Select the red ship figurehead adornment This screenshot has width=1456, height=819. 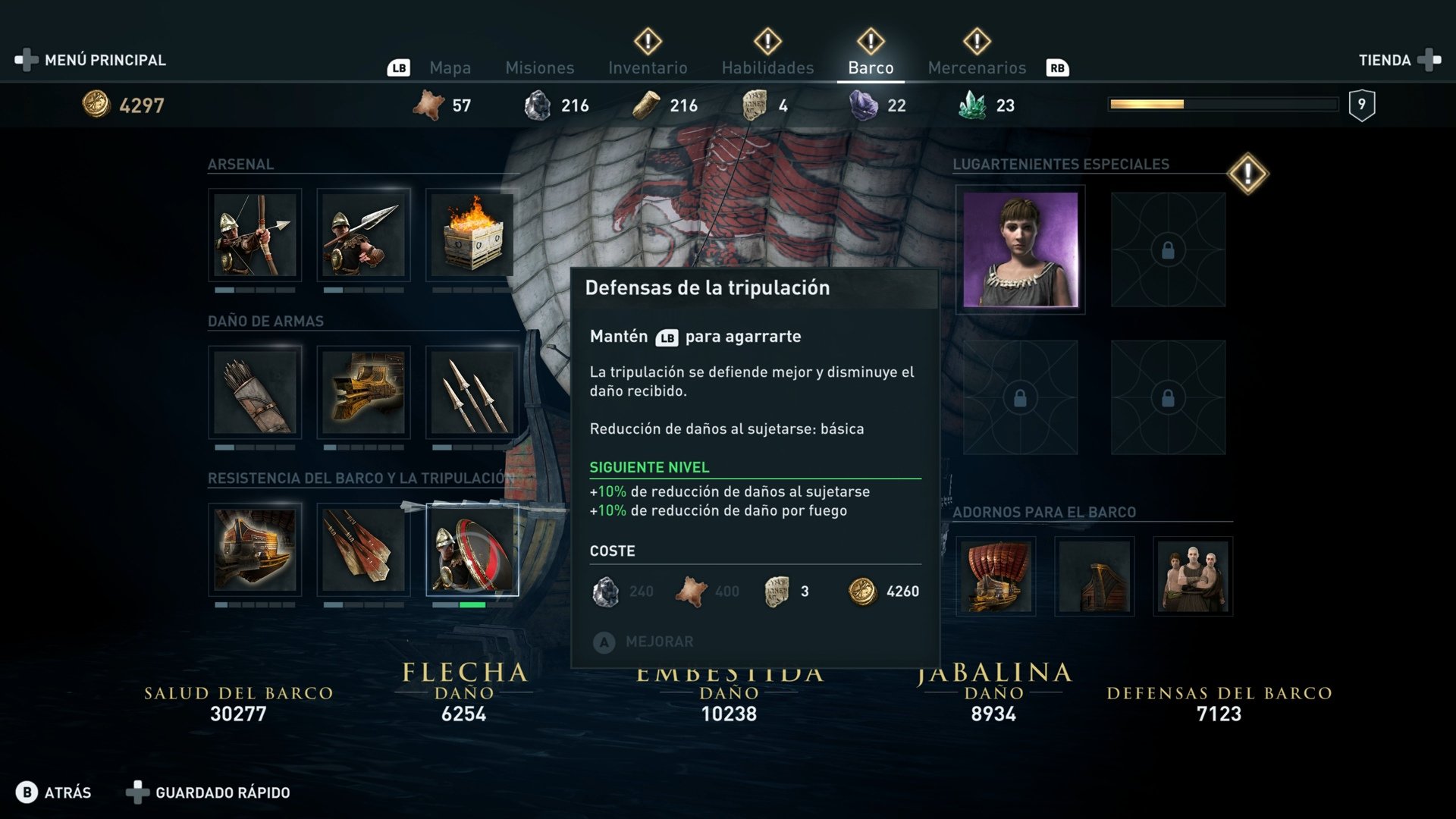point(995,576)
